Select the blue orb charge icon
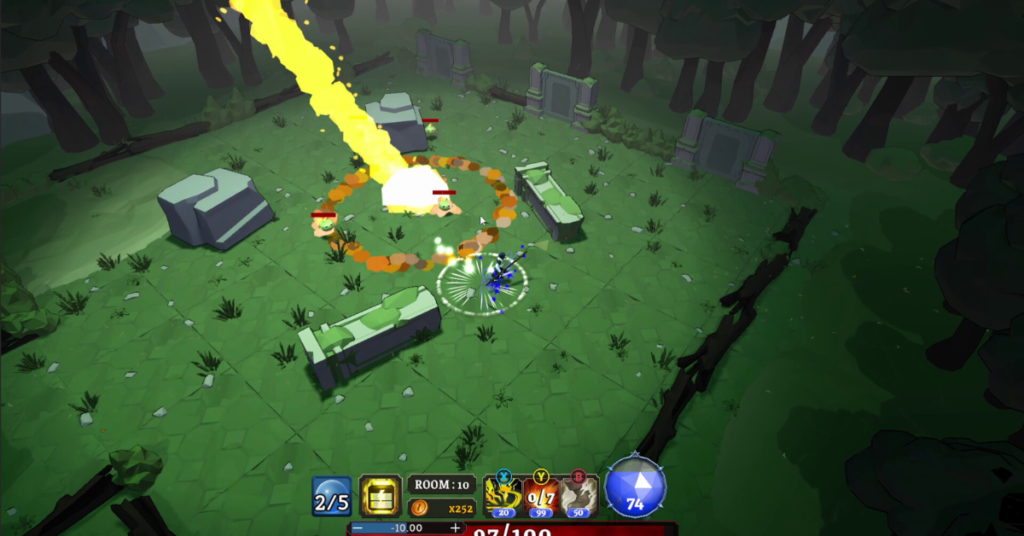 tap(331, 496)
